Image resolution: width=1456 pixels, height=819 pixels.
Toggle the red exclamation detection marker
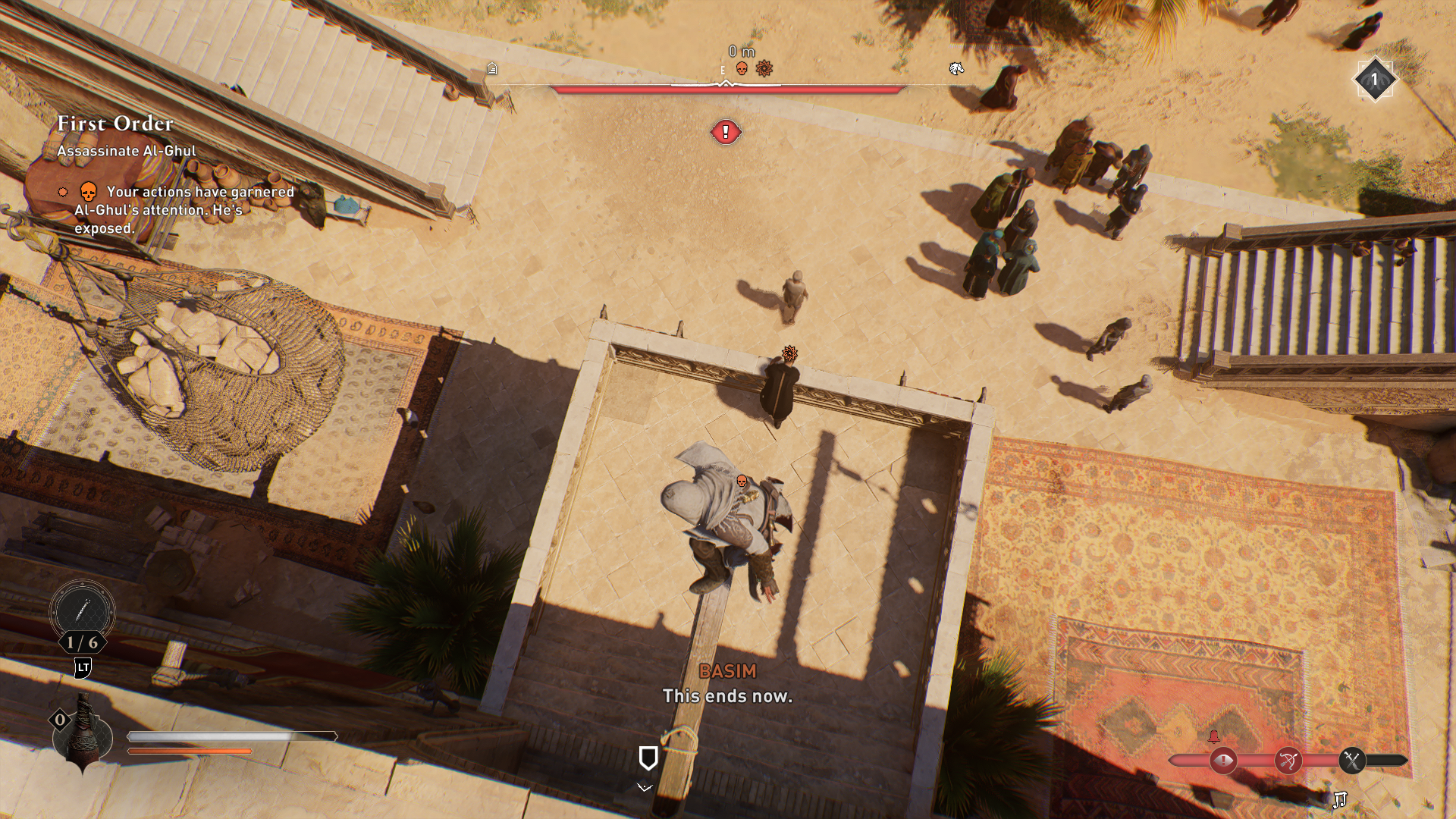[724, 130]
